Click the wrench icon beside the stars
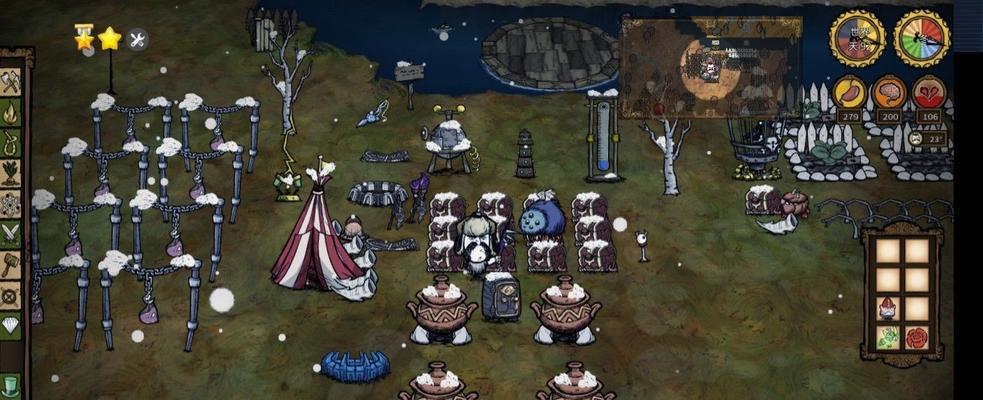Image resolution: width=983 pixels, height=400 pixels. tap(137, 40)
